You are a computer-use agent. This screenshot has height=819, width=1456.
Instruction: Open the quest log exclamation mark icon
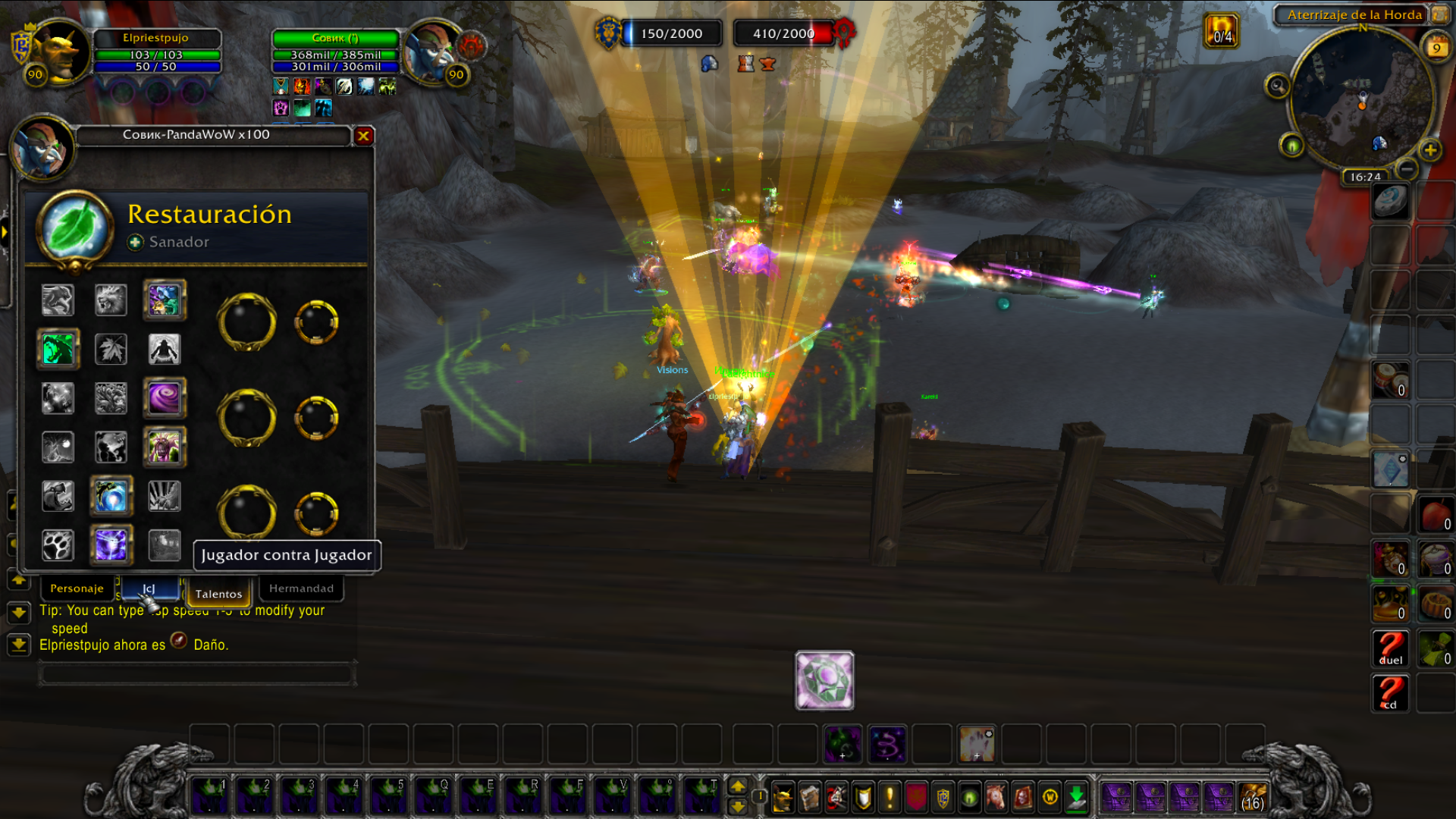[890, 797]
